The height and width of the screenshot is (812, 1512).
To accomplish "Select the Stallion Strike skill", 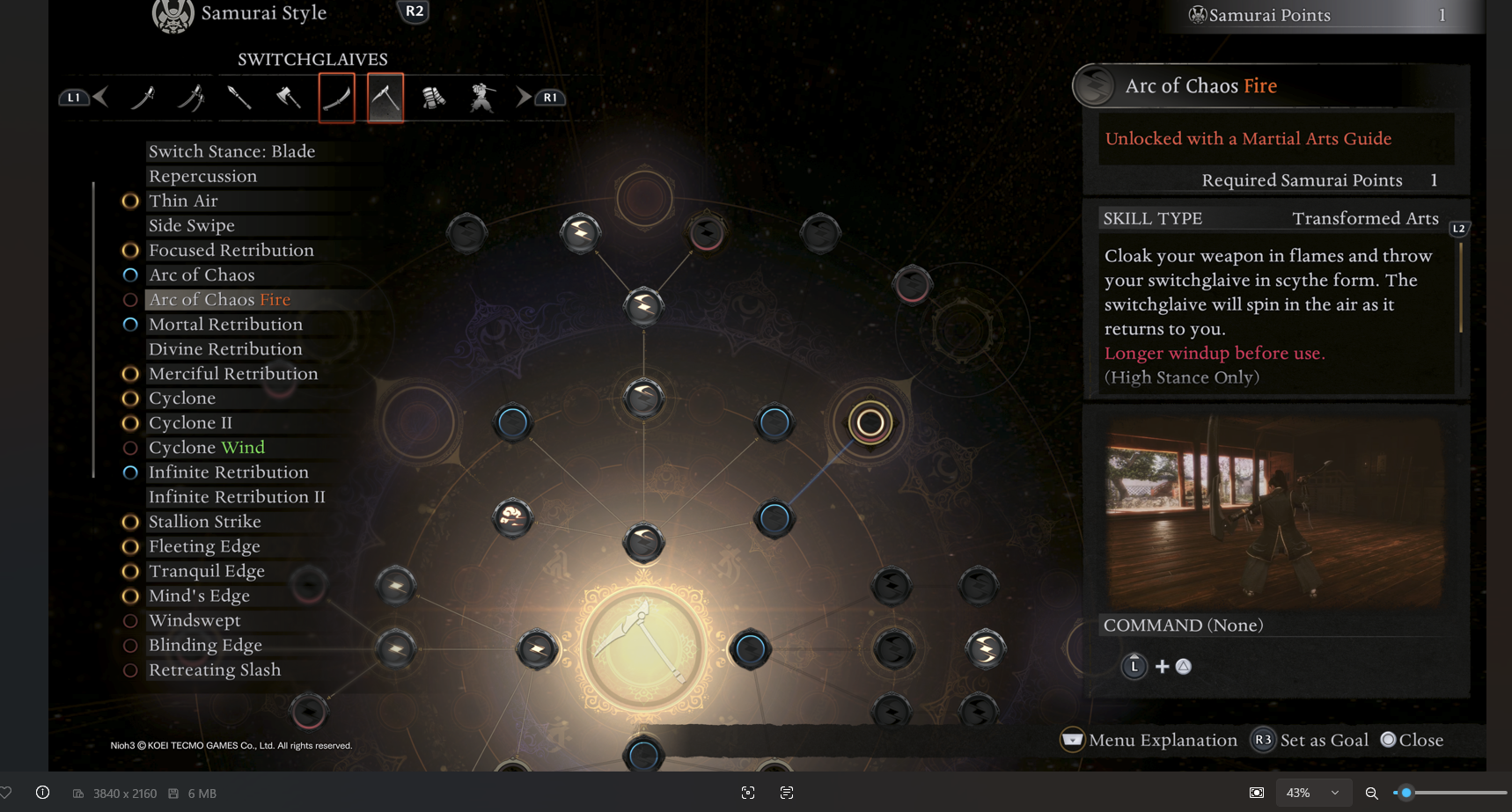I will click(x=204, y=521).
